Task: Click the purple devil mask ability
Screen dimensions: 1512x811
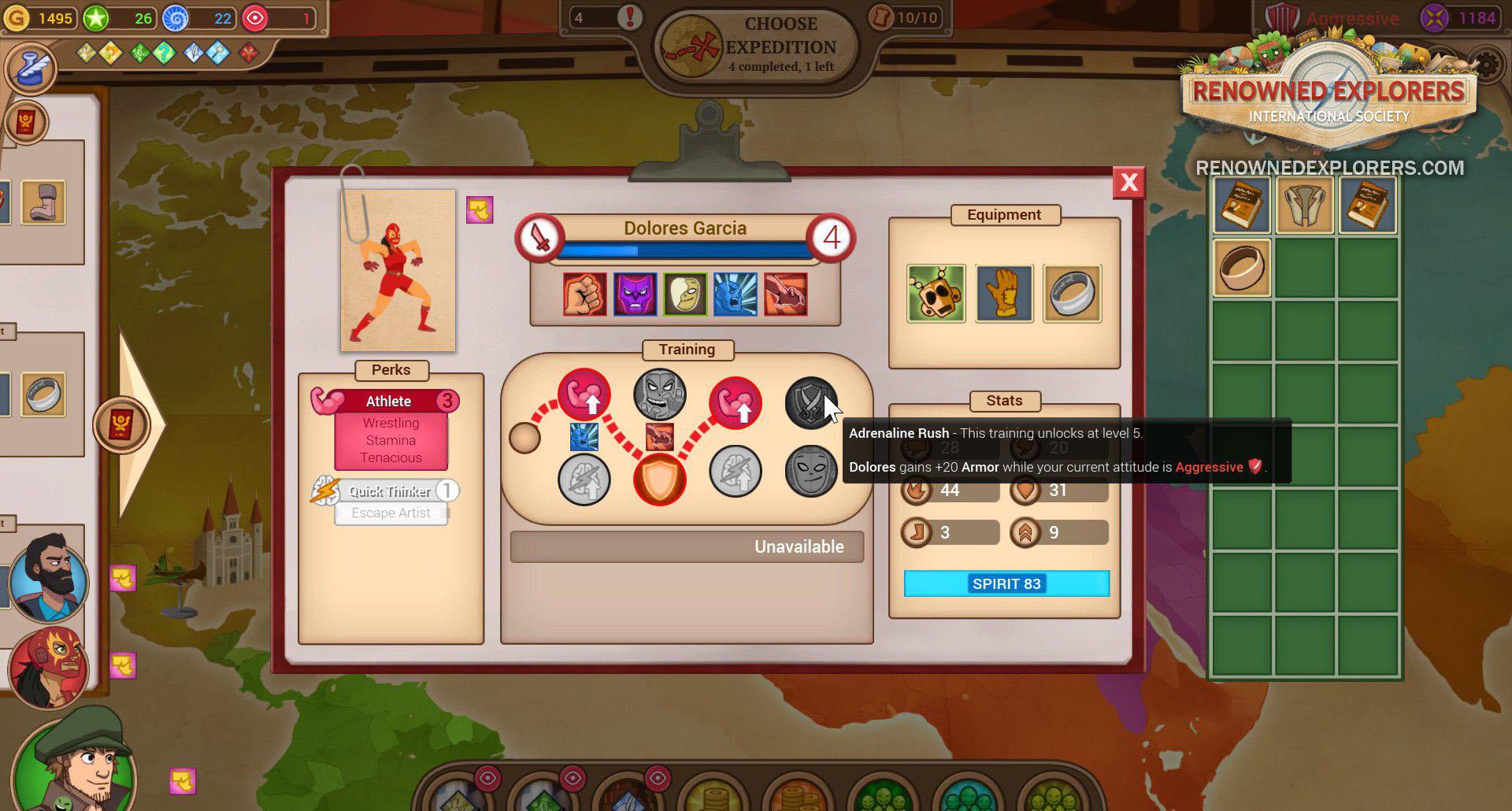Action: [635, 294]
